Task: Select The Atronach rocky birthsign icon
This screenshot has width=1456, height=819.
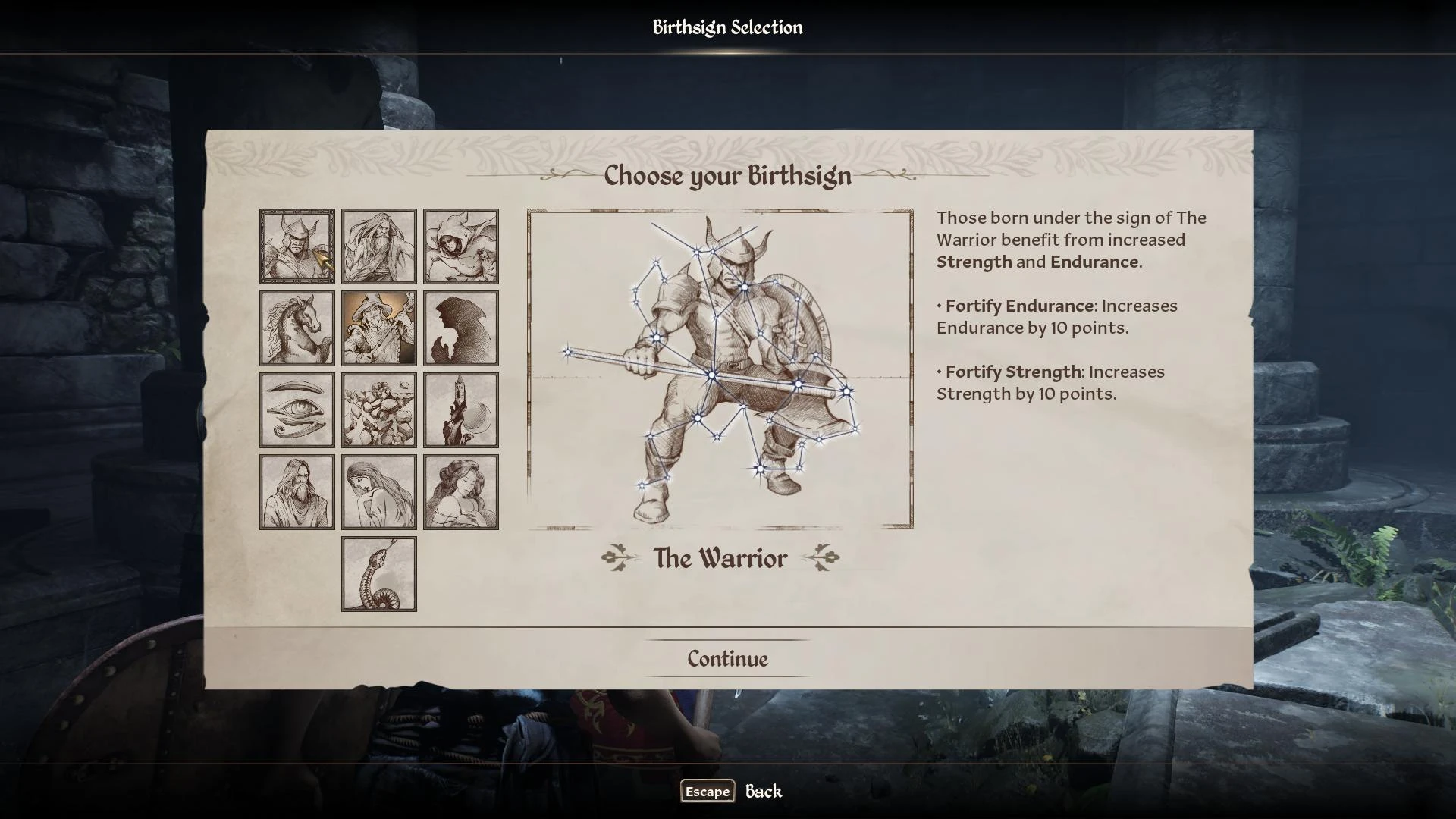Action: (378, 410)
